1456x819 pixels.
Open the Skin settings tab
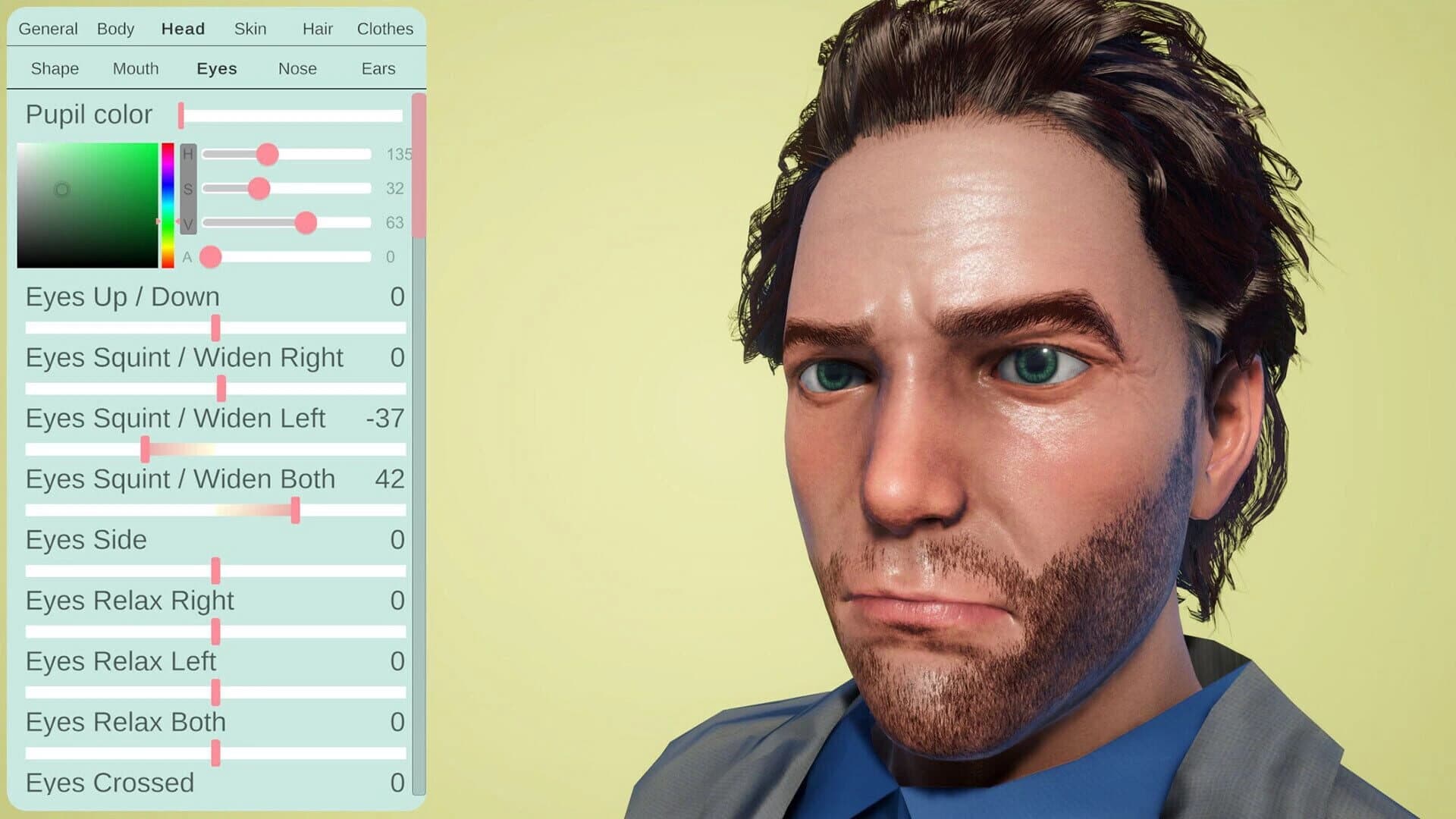pyautogui.click(x=250, y=29)
